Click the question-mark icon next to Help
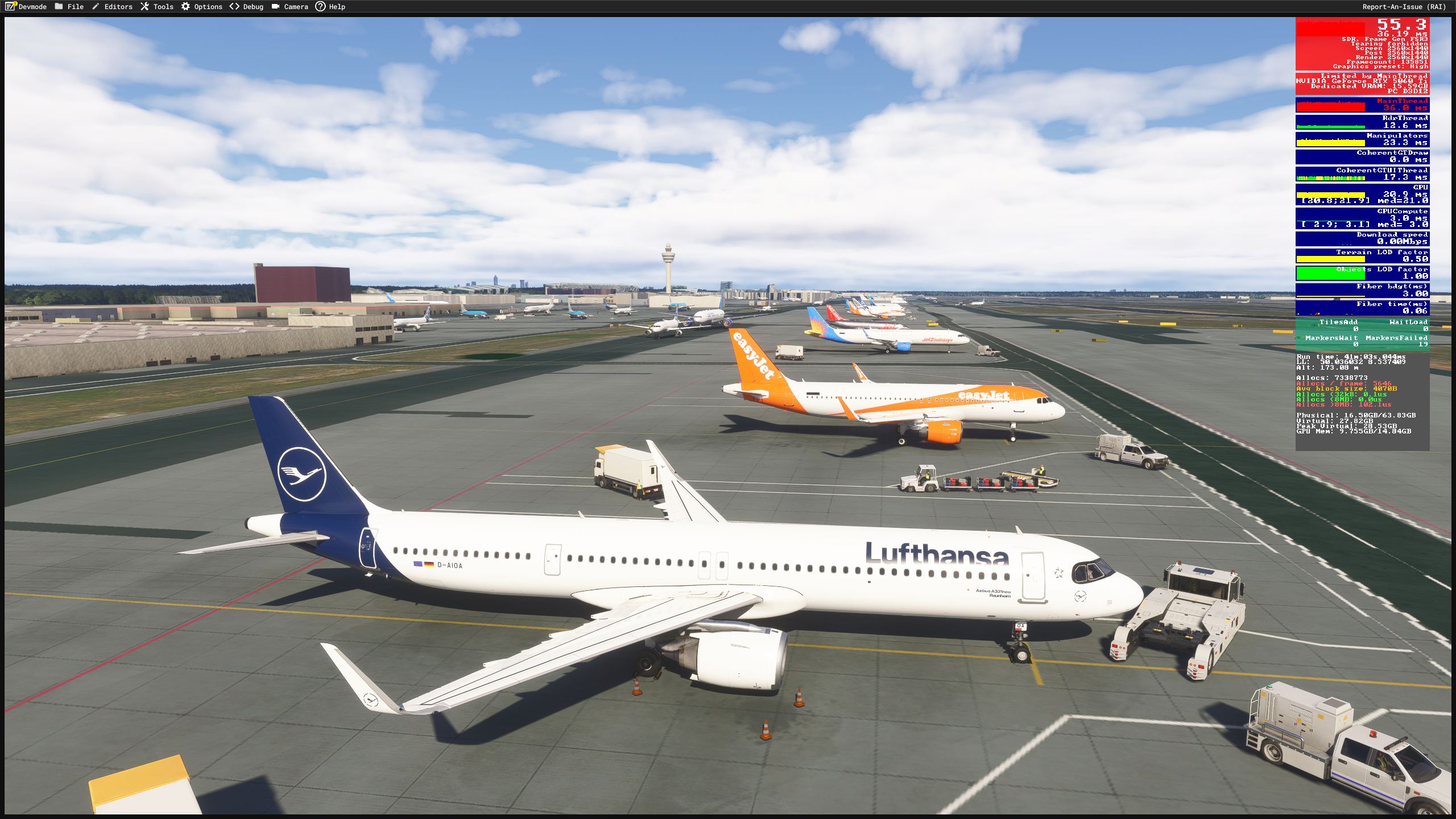The height and width of the screenshot is (819, 1456). click(x=322, y=7)
